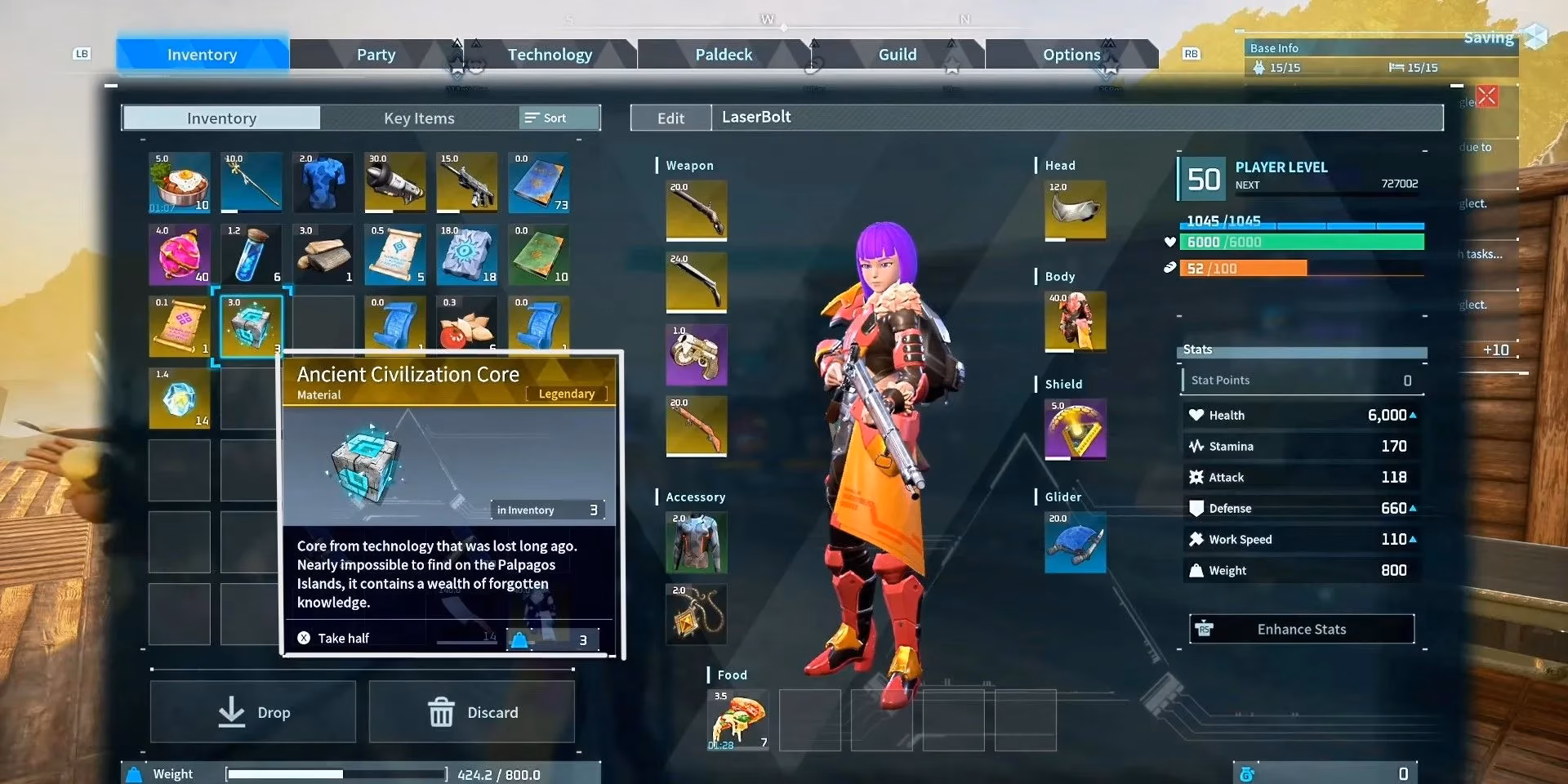1568x784 pixels.
Task: Click the rocket launcher inventory slot
Action: pyautogui.click(x=394, y=183)
